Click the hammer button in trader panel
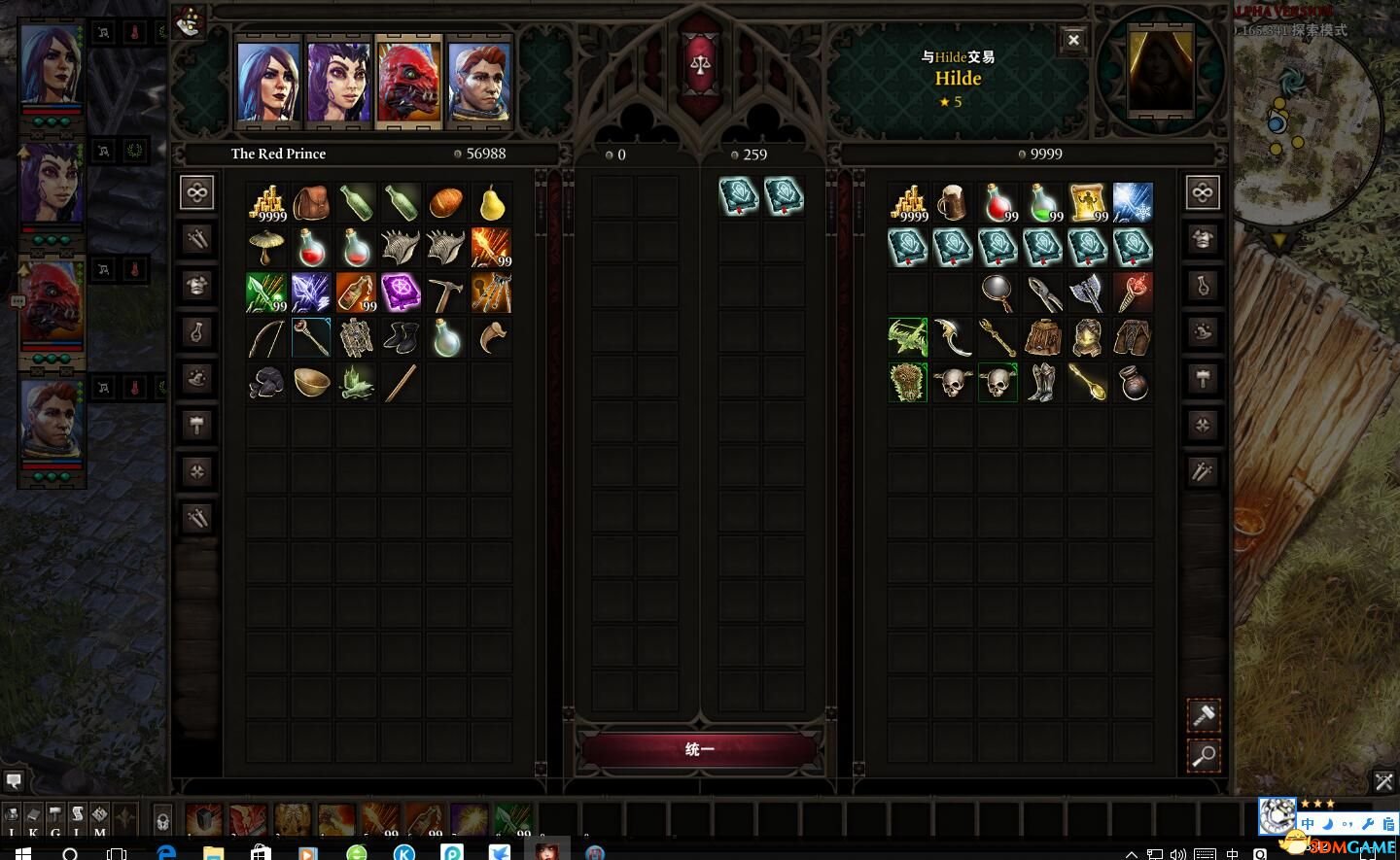 point(1204,716)
